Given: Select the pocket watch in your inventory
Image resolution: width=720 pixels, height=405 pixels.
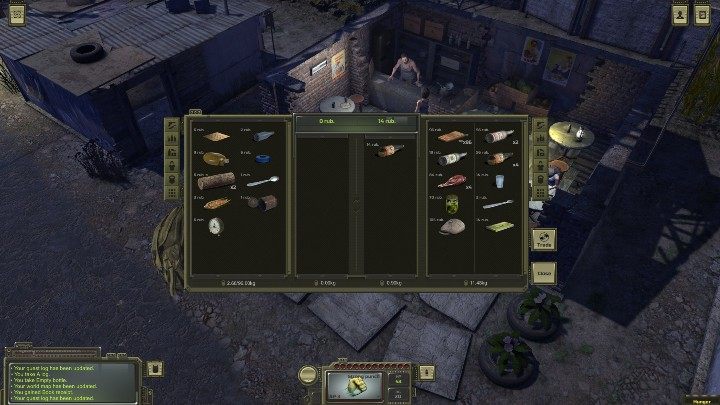Looking at the screenshot, I should (214, 226).
